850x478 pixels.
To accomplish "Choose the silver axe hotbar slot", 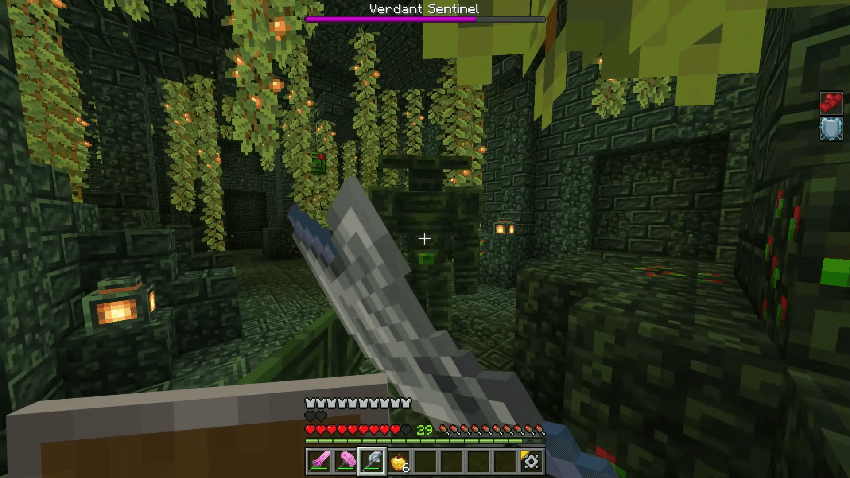I will tap(372, 461).
